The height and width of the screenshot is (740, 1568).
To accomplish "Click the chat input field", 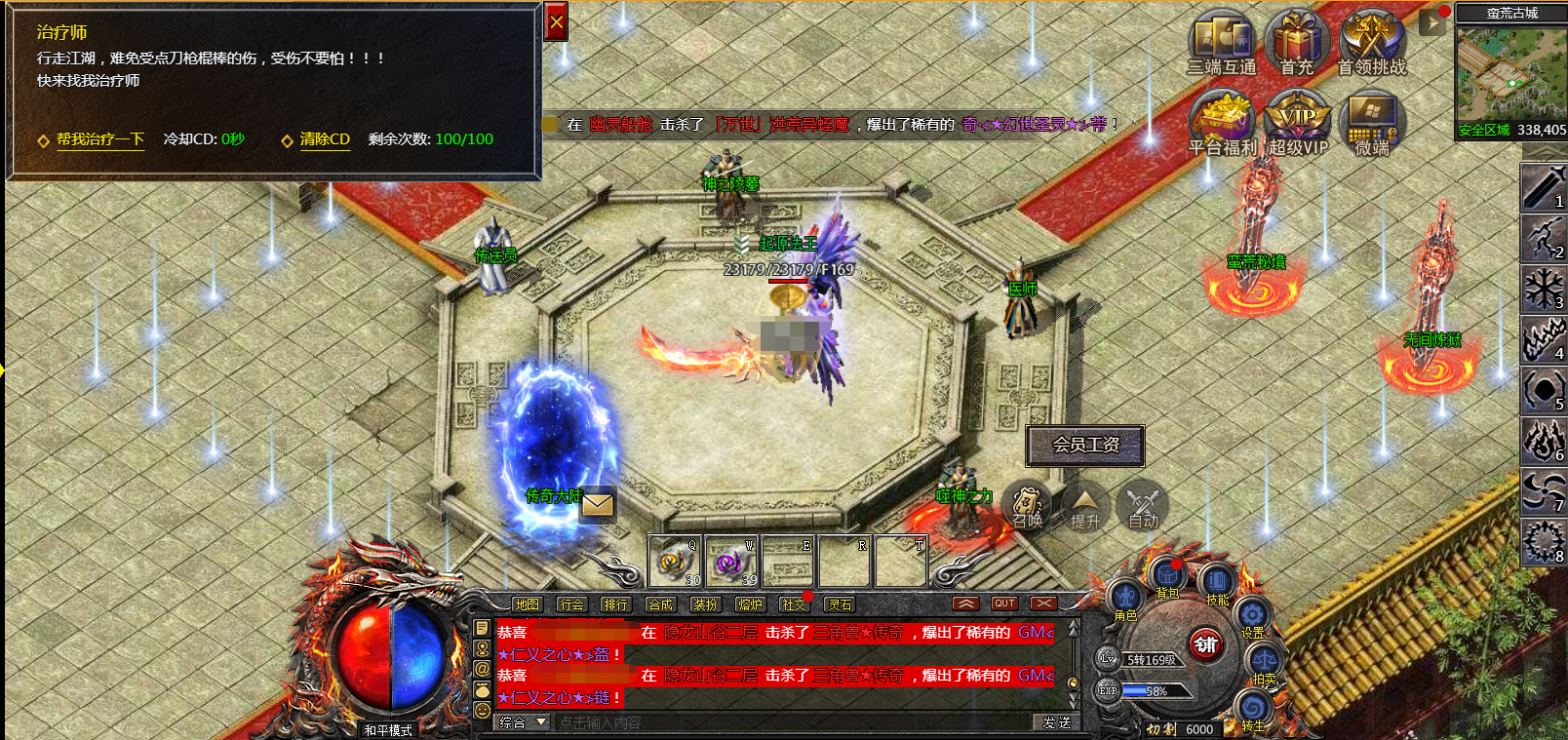I will 790,722.
